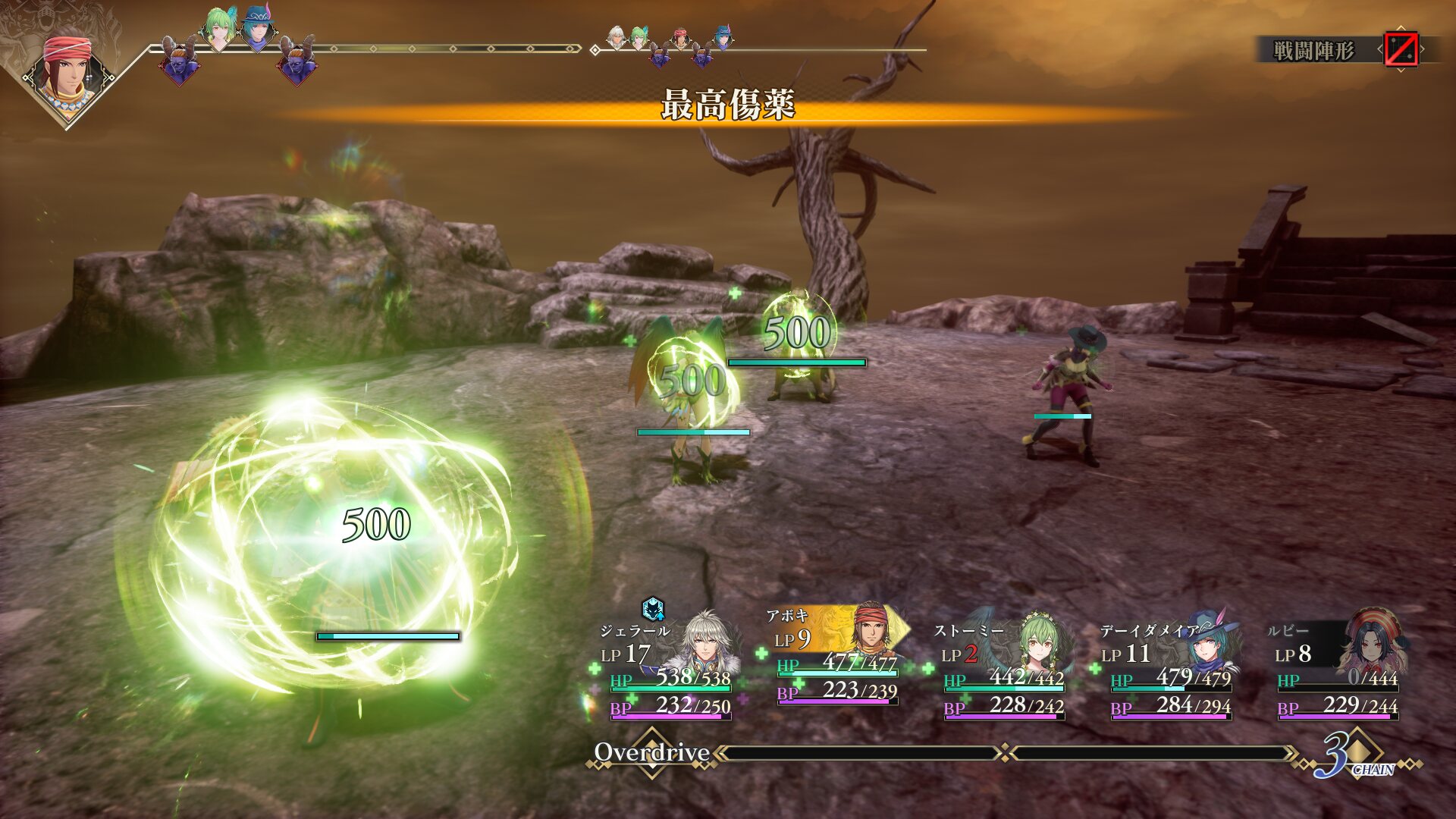Click the red formation icon beside 戦闘陣形
This screenshot has width=1456, height=819.
click(x=1401, y=50)
